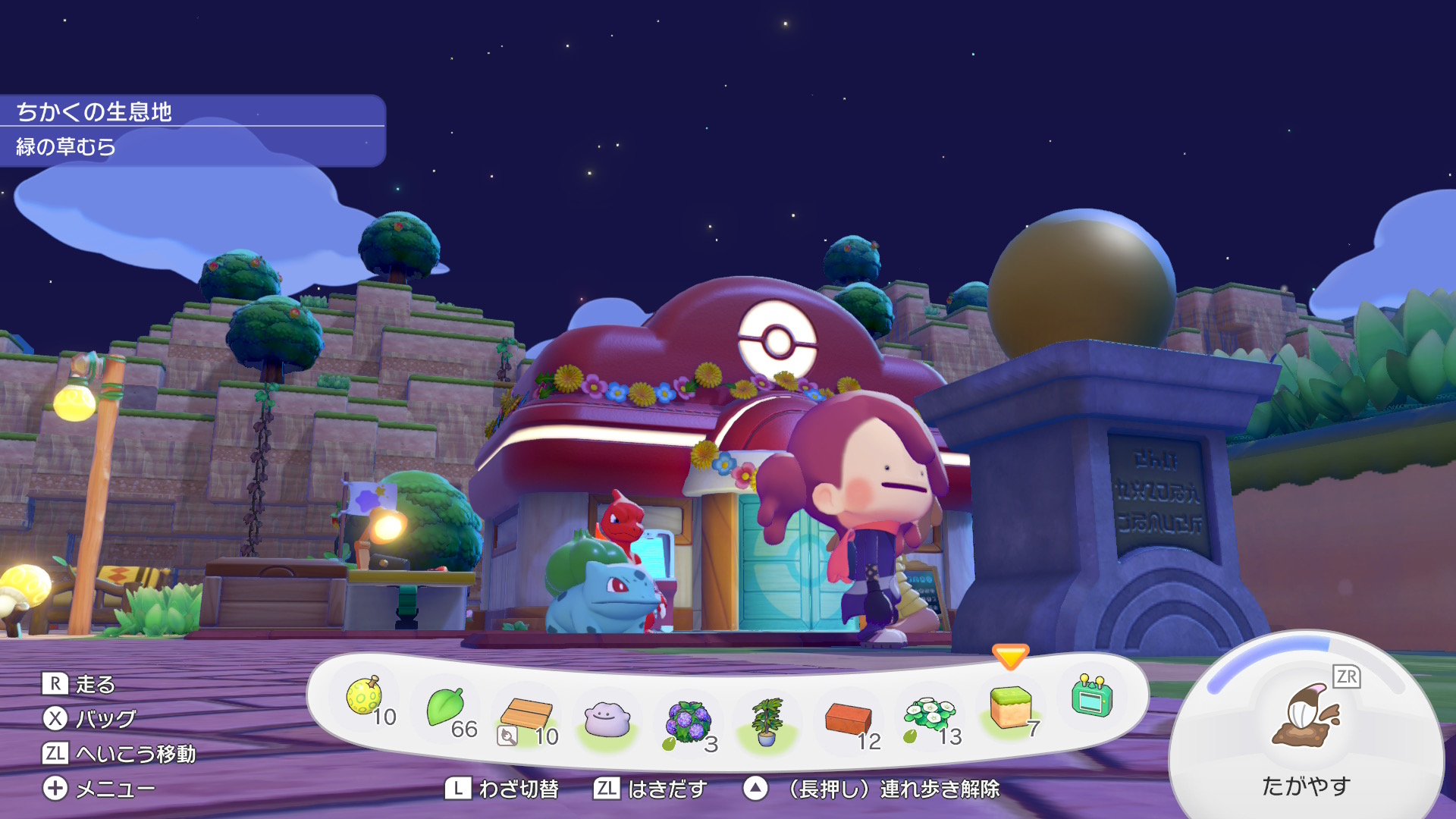Select the grass block slot

point(1010,706)
